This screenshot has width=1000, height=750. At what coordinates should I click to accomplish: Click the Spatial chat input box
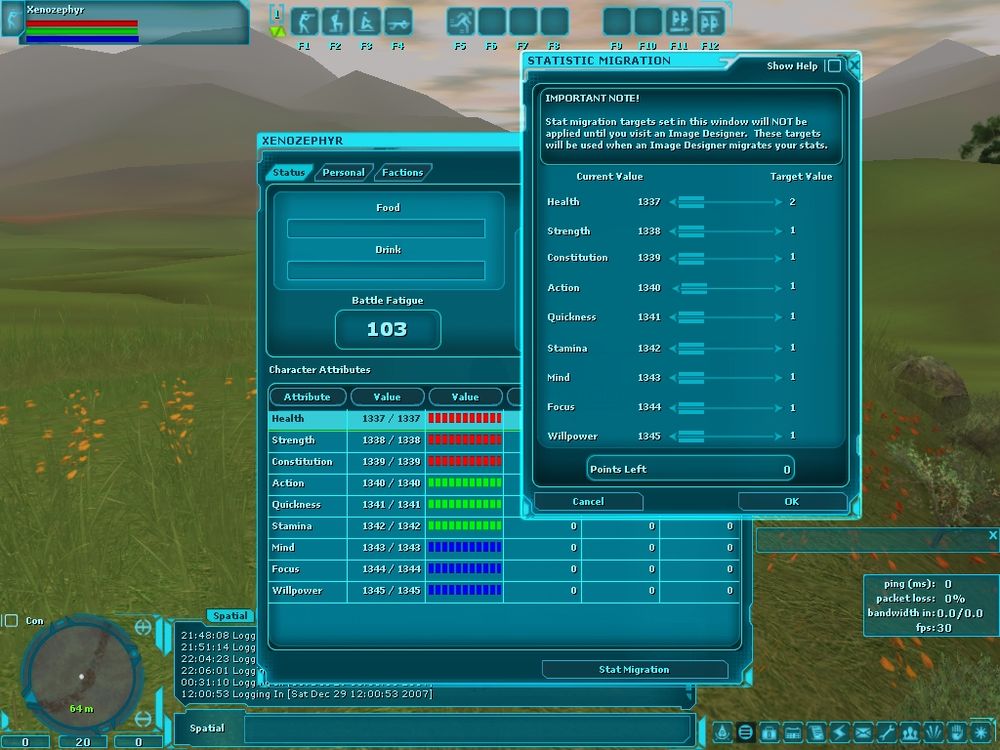(x=467, y=728)
